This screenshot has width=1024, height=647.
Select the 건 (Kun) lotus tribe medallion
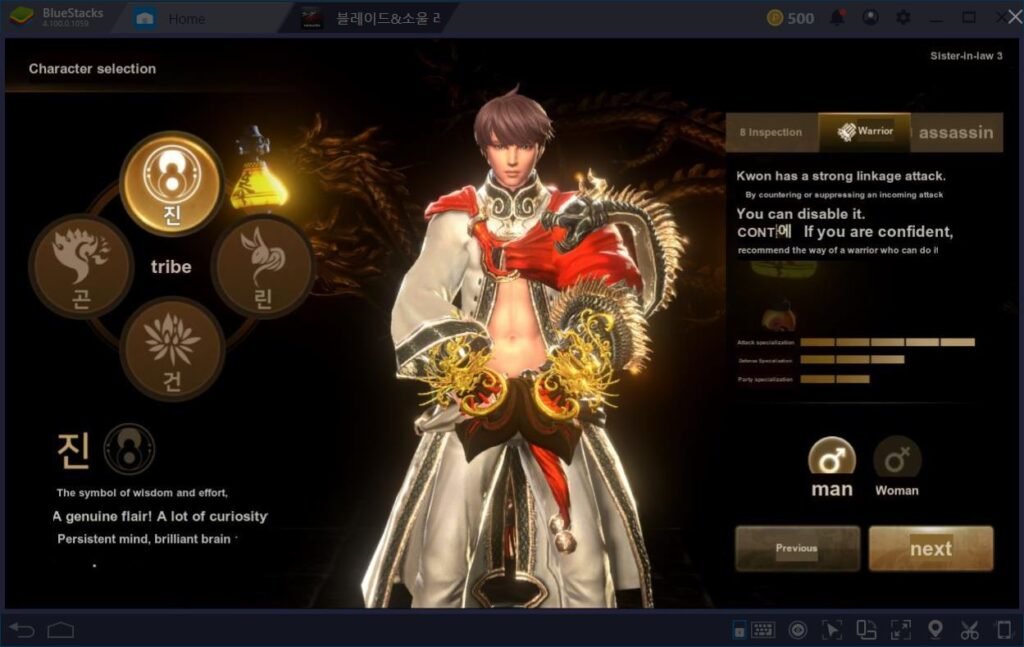(x=171, y=349)
